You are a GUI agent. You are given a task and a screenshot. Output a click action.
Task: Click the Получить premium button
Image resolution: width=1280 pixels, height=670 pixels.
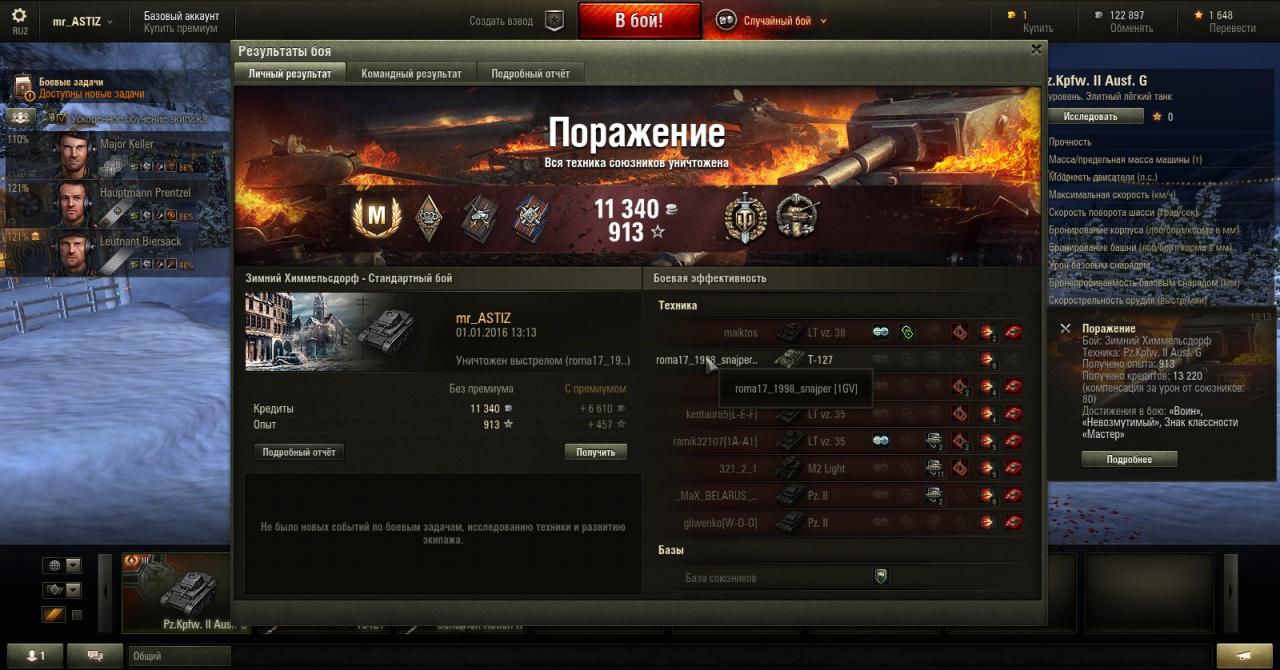pyautogui.click(x=596, y=452)
